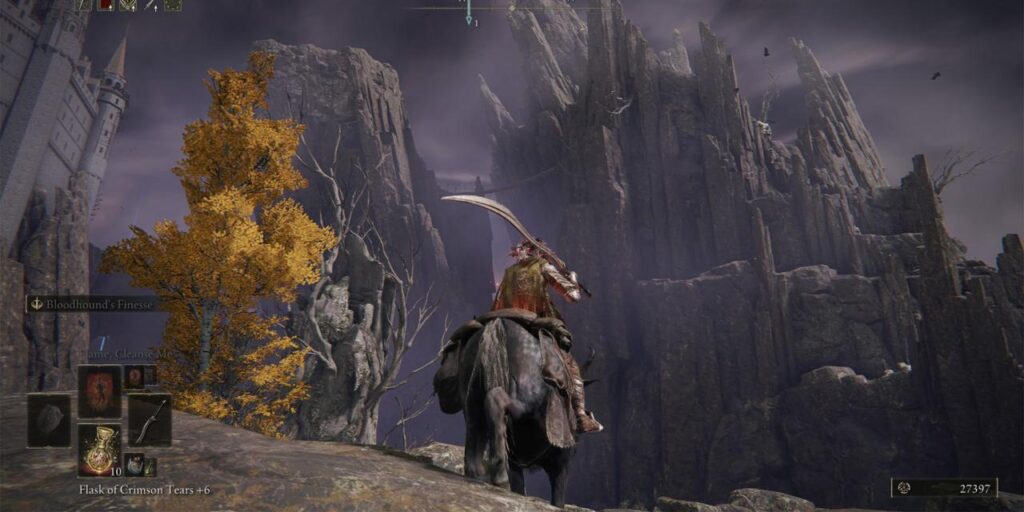The width and height of the screenshot is (1024, 512).
Task: Select the small next-spell icon beside the incantation
Action: 134,377
